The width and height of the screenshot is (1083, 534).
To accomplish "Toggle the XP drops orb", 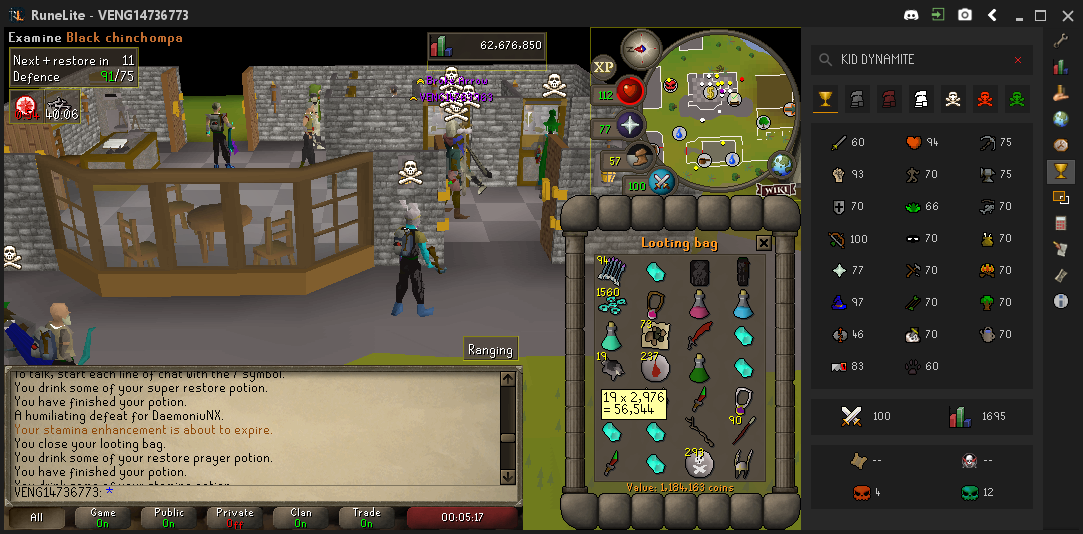I will tap(603, 66).
